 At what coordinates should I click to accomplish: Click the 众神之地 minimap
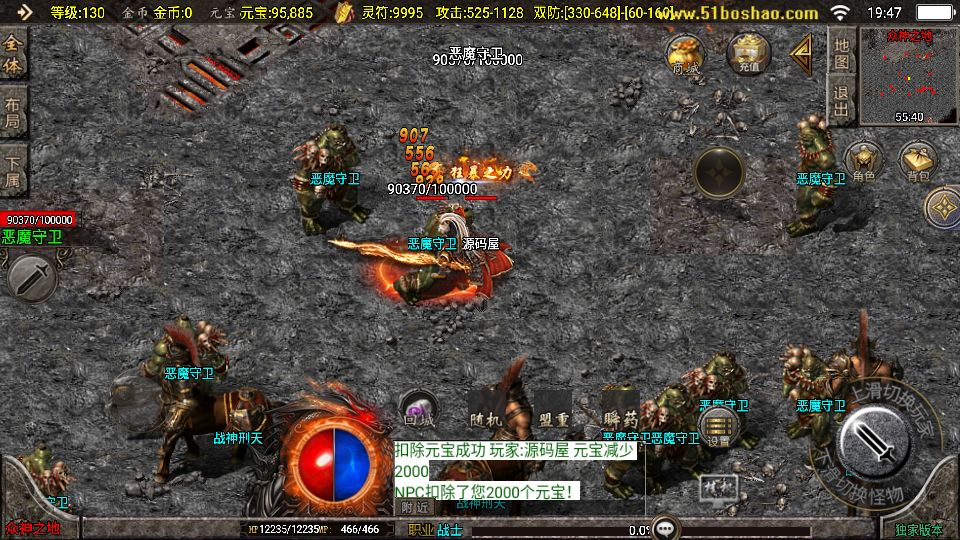pyautogui.click(x=895, y=76)
